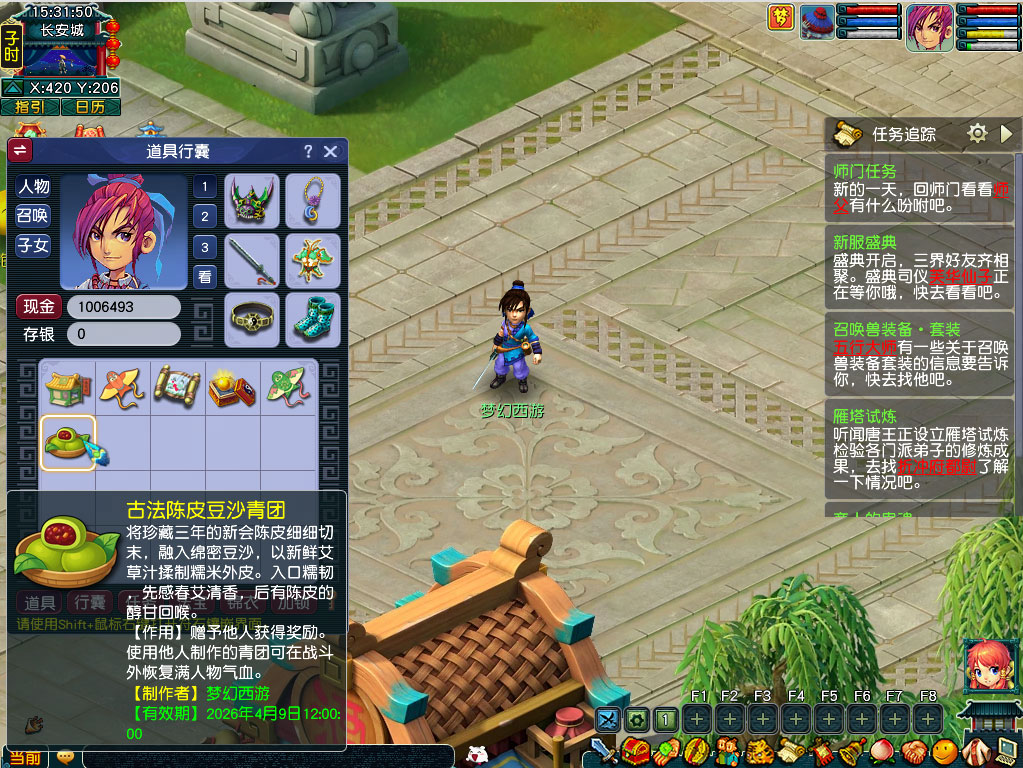The height and width of the screenshot is (768, 1023).
Task: Open the 任务追踪 tracker settings gear
Action: pyautogui.click(x=977, y=133)
